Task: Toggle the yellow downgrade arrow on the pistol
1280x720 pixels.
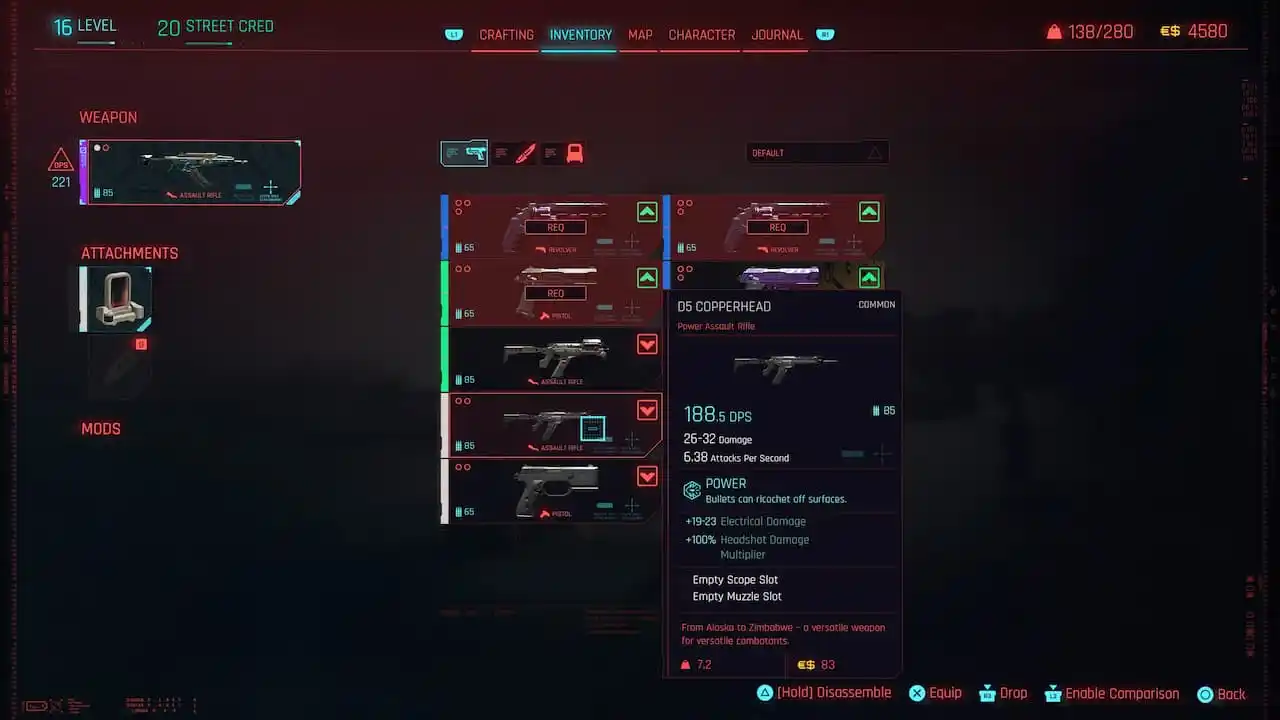Action: tap(648, 477)
